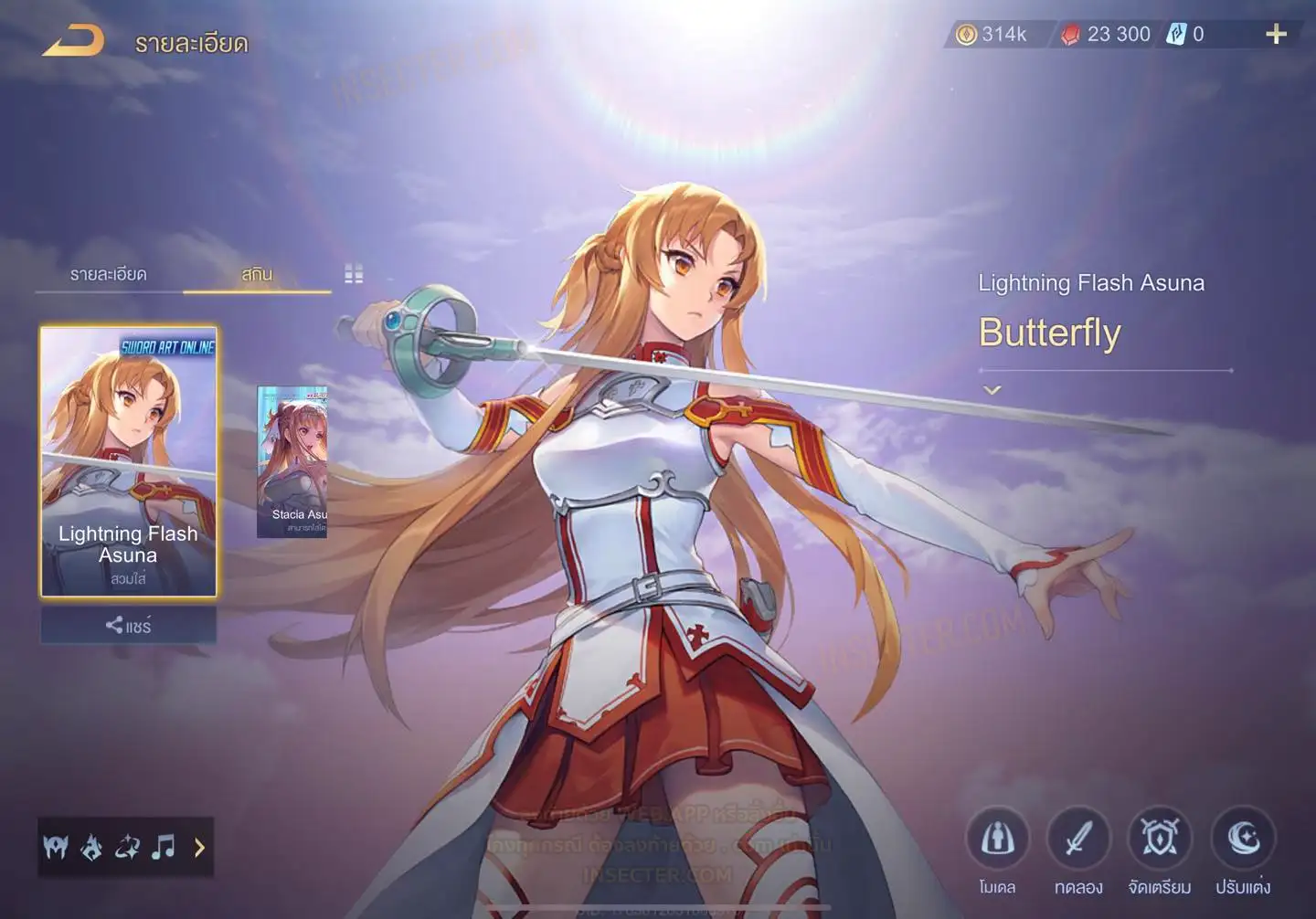Click the winged mask effect icon

pos(56,848)
